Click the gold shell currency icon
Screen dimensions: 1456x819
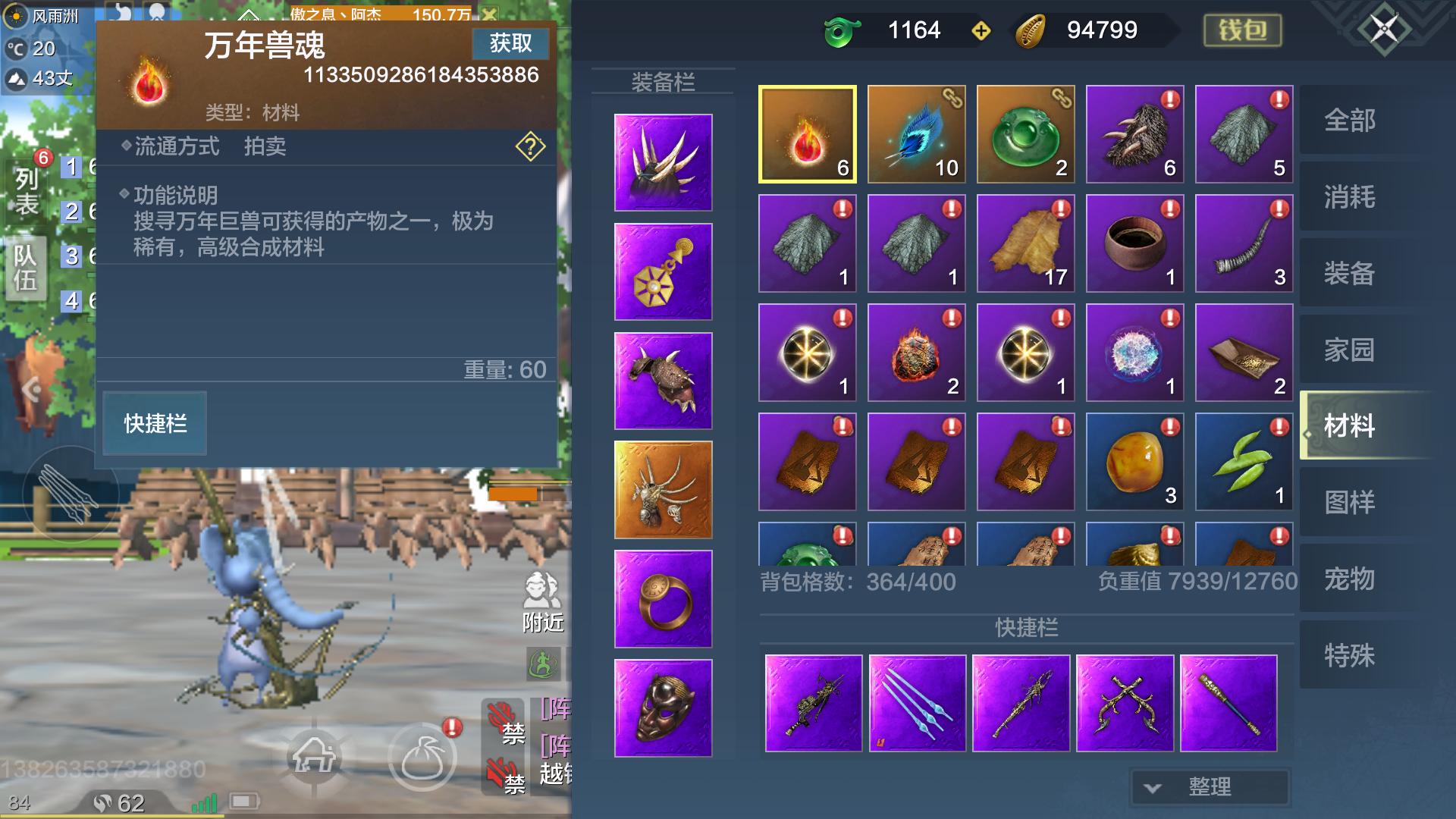[1030, 30]
